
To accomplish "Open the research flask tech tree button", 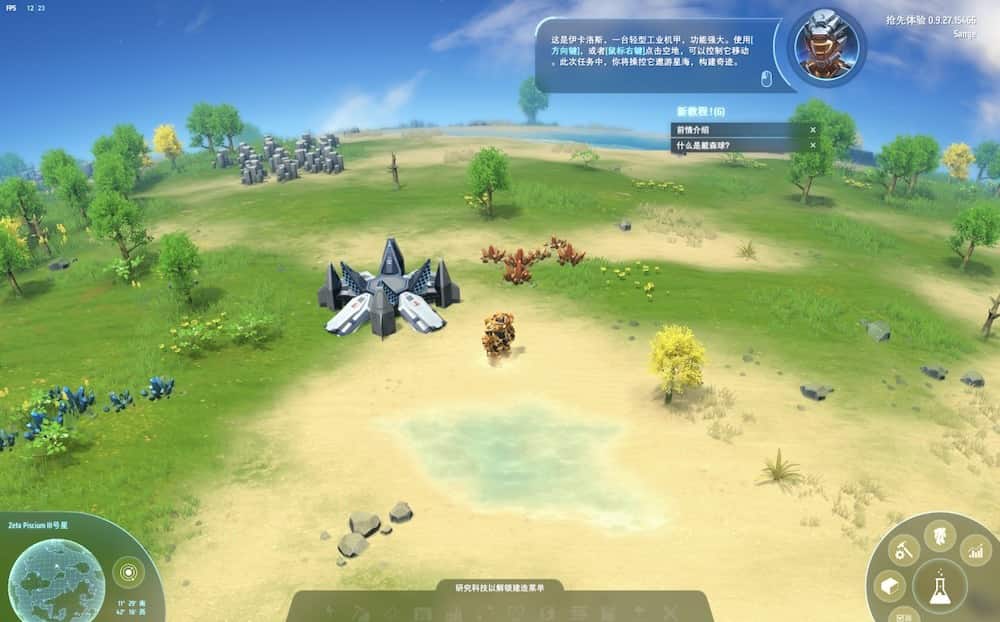I will pos(939,587).
